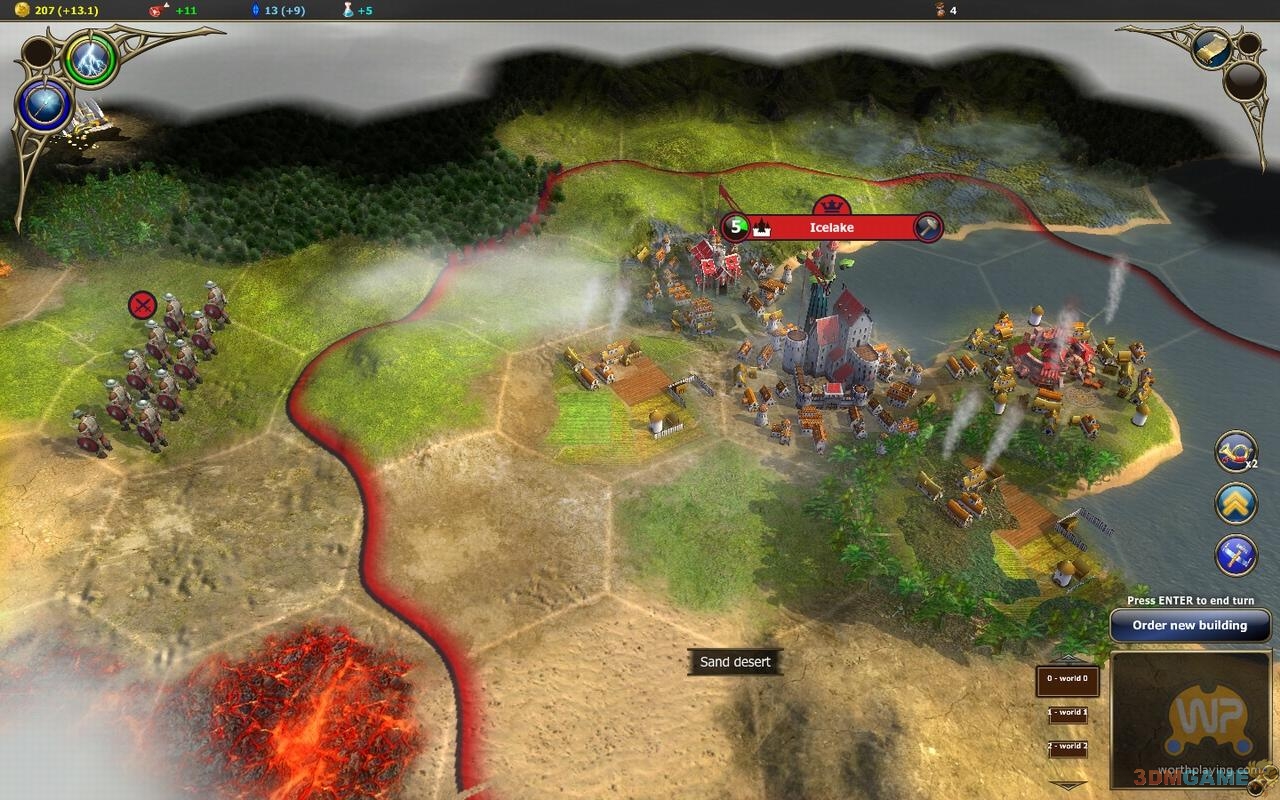Click the world list up arrow

(x=1067, y=658)
